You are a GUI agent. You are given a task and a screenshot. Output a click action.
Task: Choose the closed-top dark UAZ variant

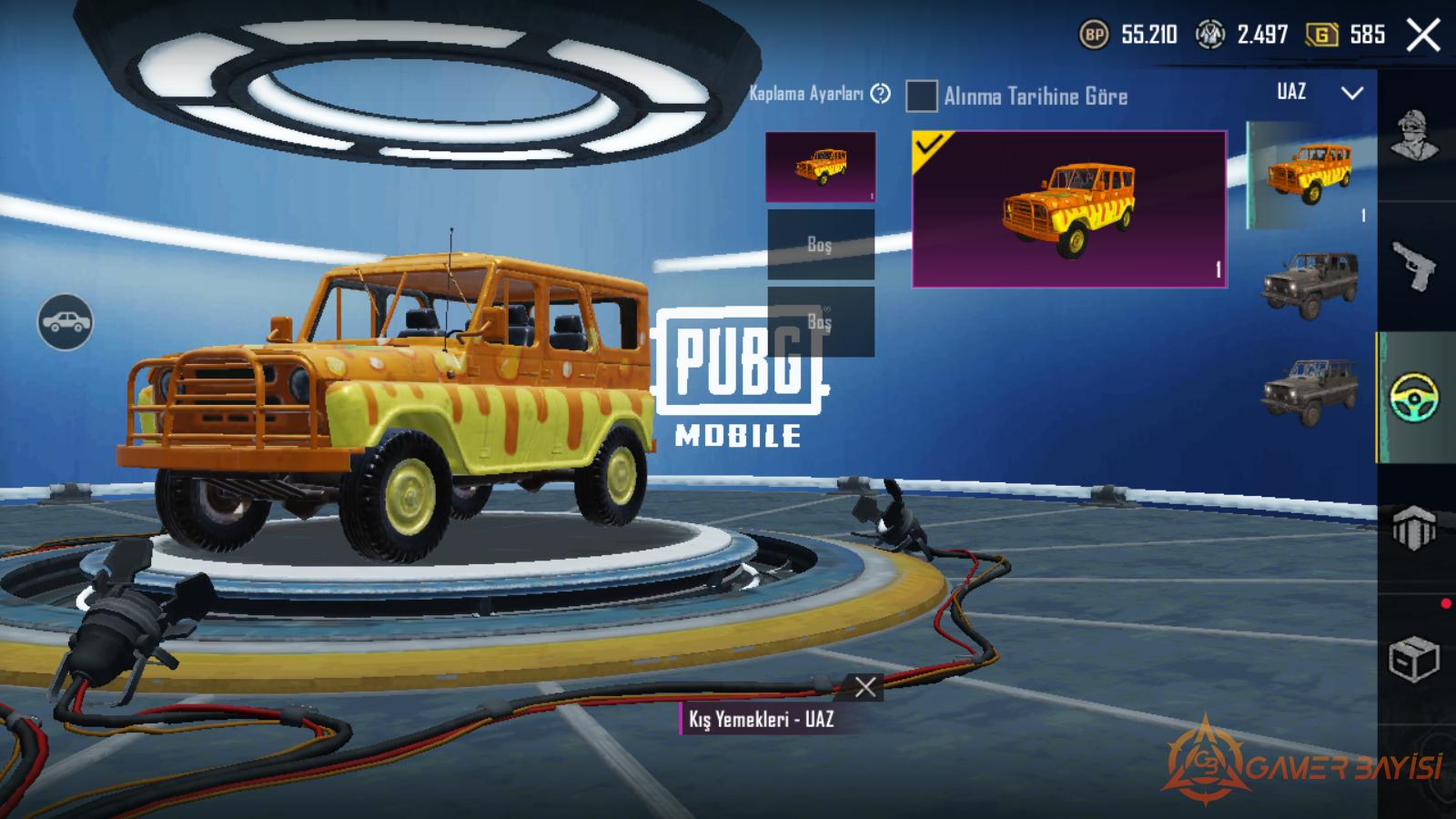point(1309,286)
